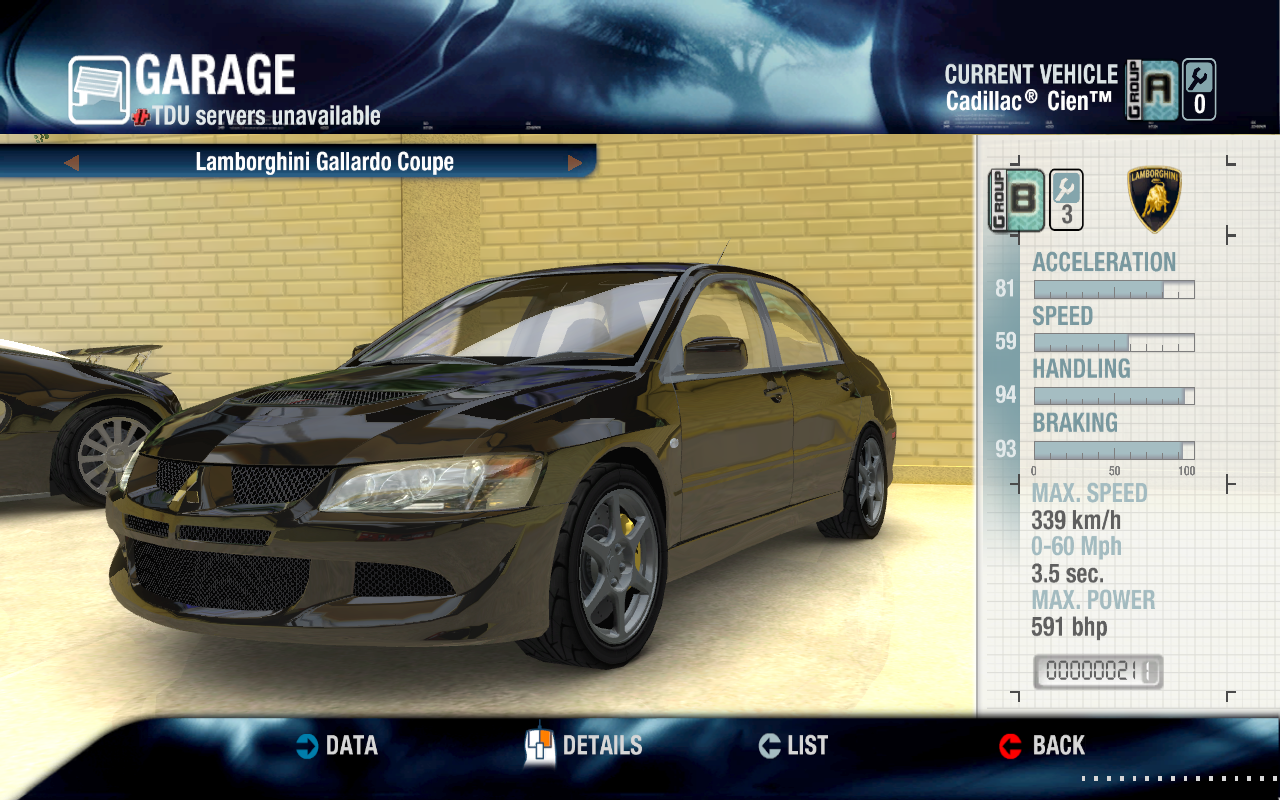Image resolution: width=1280 pixels, height=800 pixels.
Task: Open the car LIST
Action: click(x=794, y=746)
